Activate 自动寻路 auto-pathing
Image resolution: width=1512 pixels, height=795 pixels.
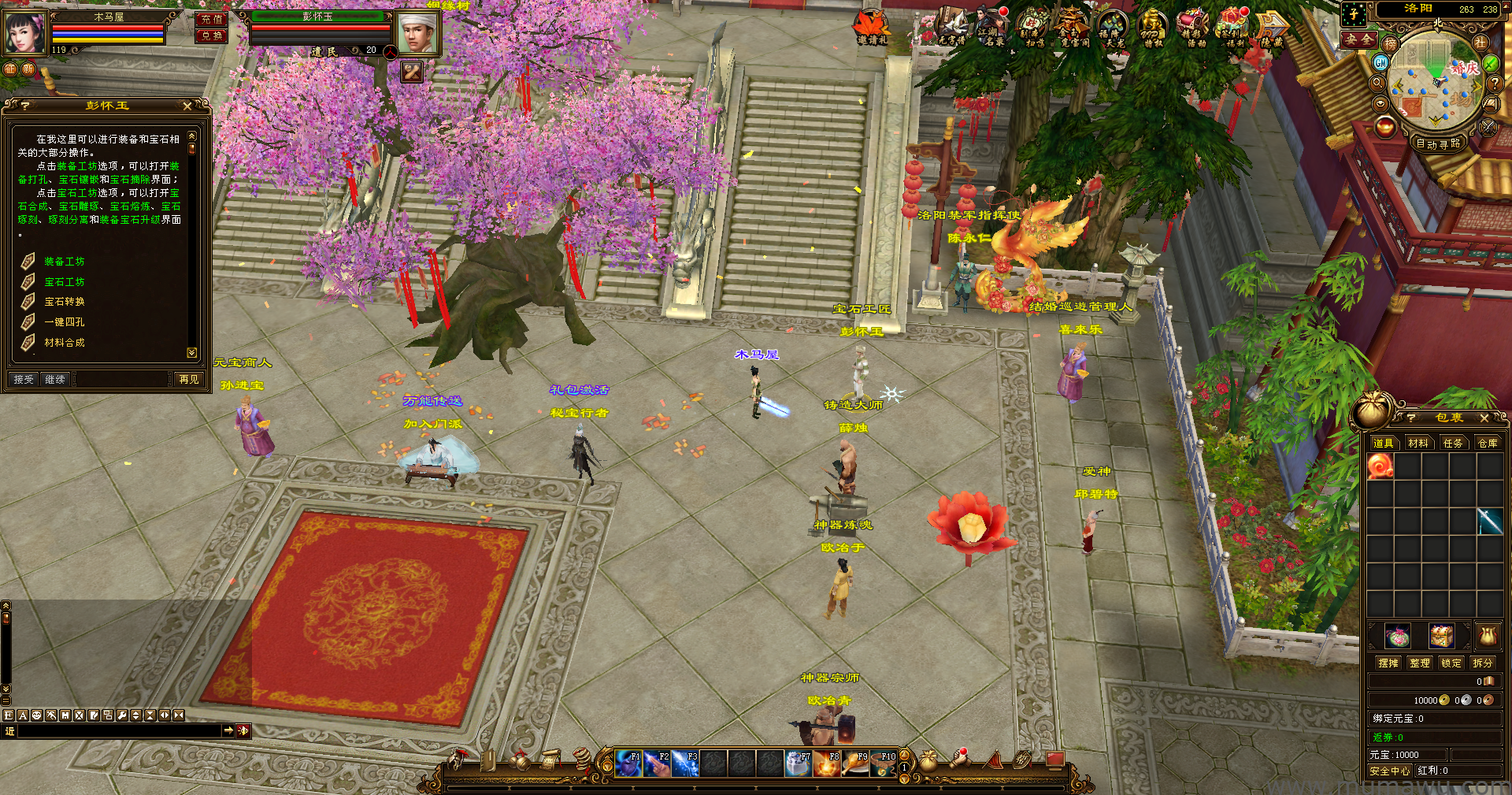1438,143
